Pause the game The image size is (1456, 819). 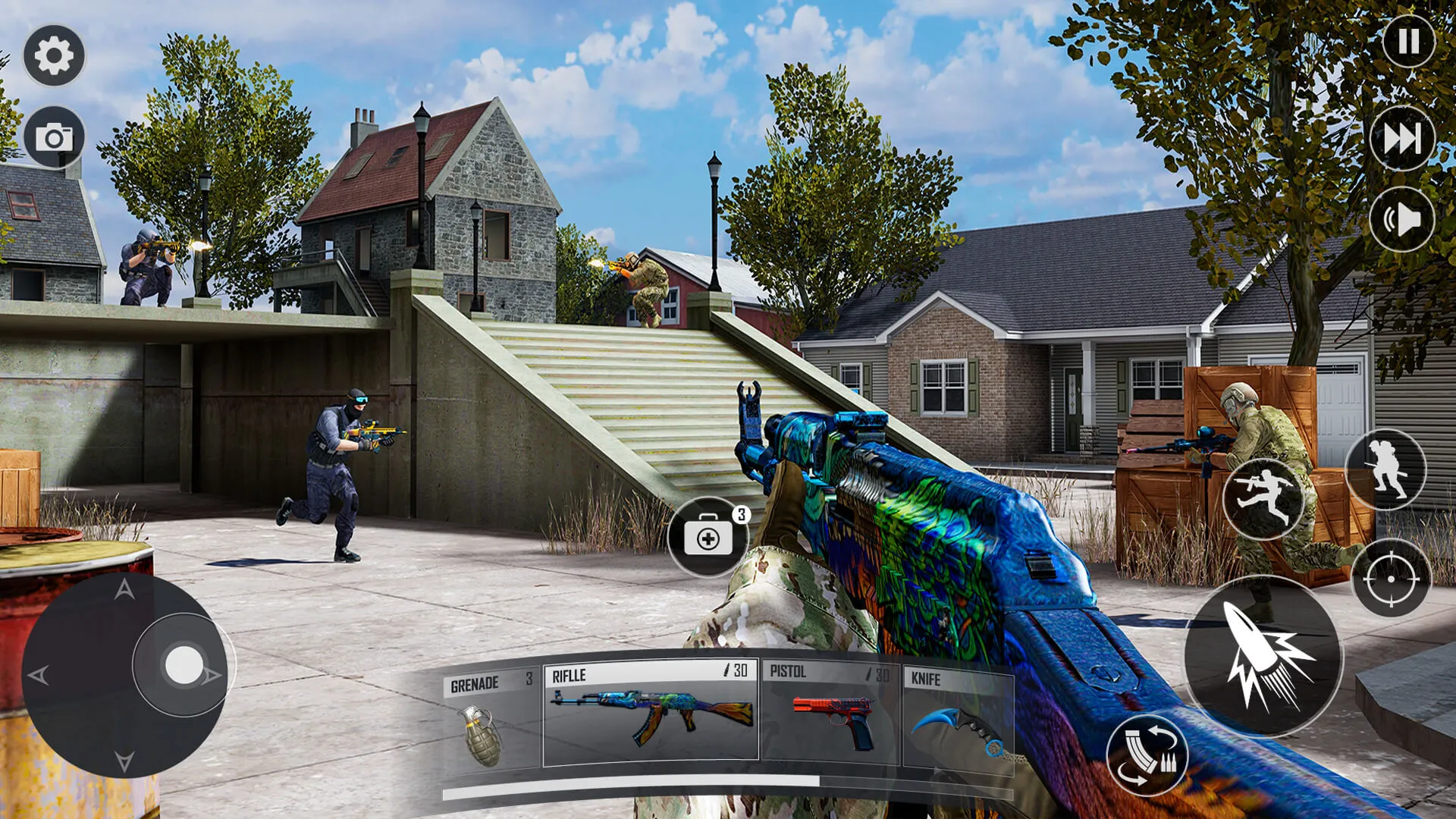click(x=1408, y=41)
